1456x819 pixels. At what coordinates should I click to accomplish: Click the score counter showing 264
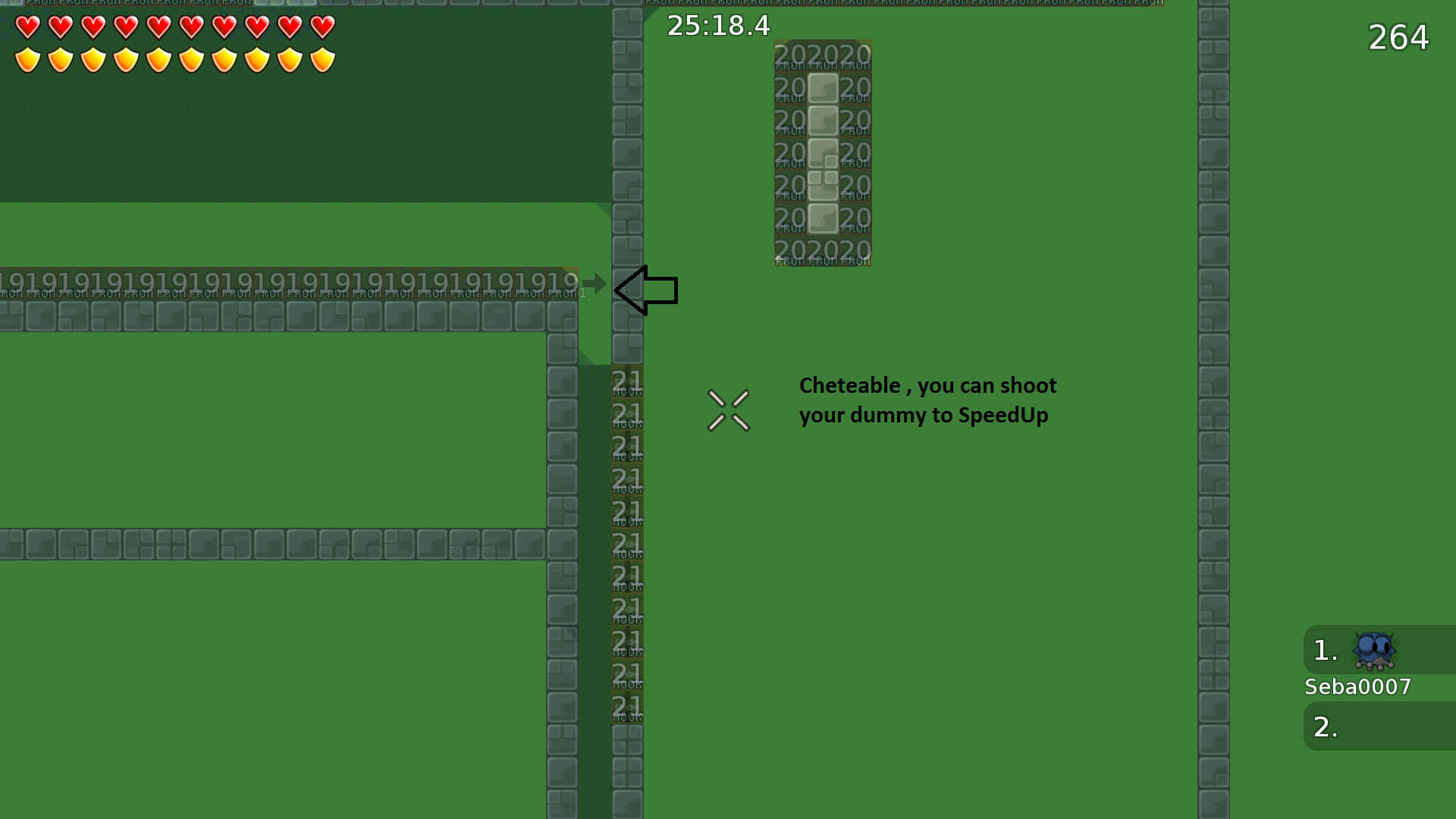click(x=1398, y=37)
